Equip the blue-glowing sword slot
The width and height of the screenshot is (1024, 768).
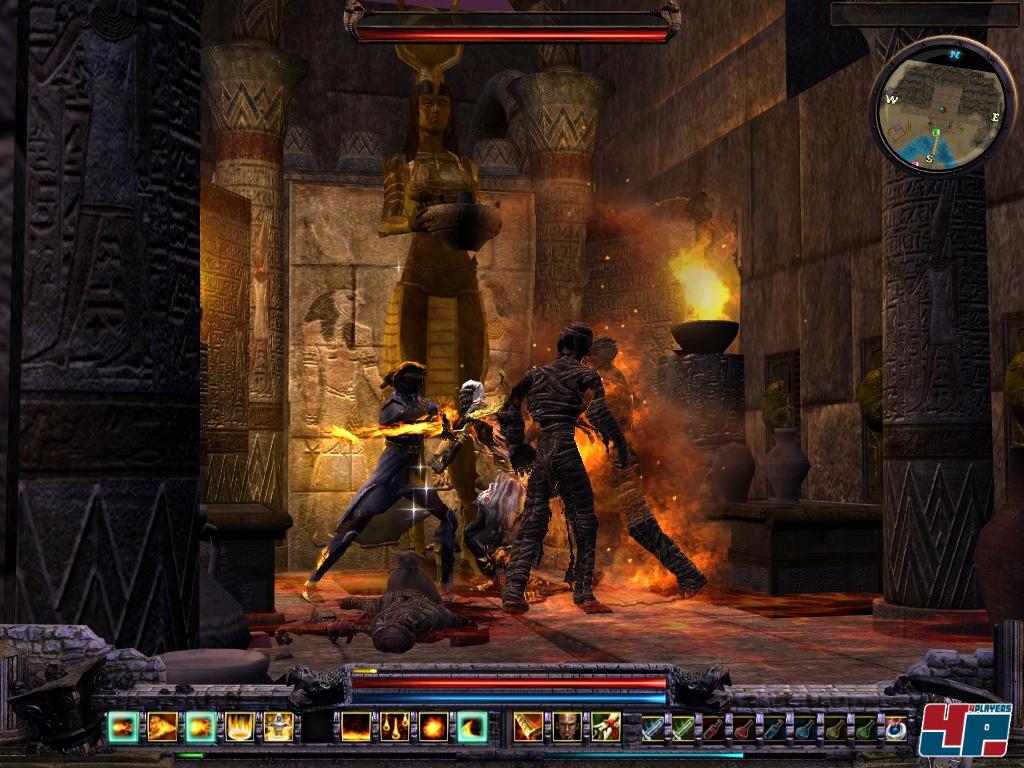(653, 727)
